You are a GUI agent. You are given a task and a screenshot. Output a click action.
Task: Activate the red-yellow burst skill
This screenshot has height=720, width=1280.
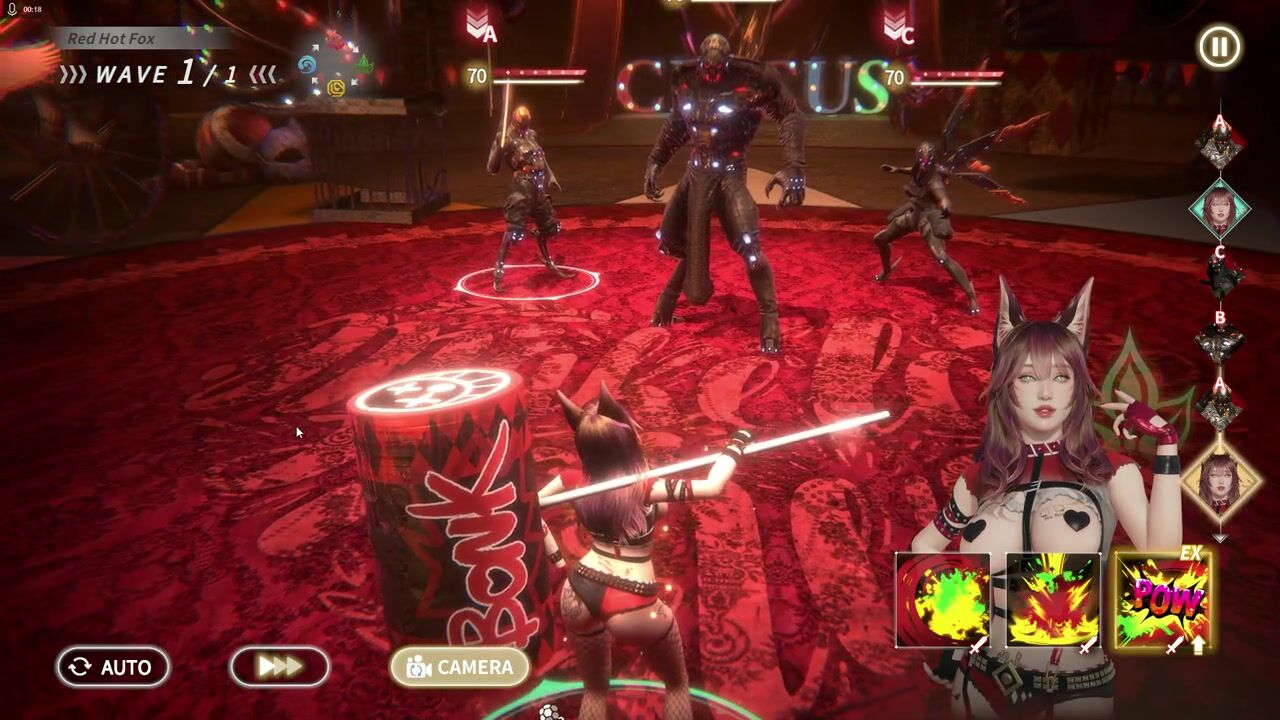point(1052,600)
